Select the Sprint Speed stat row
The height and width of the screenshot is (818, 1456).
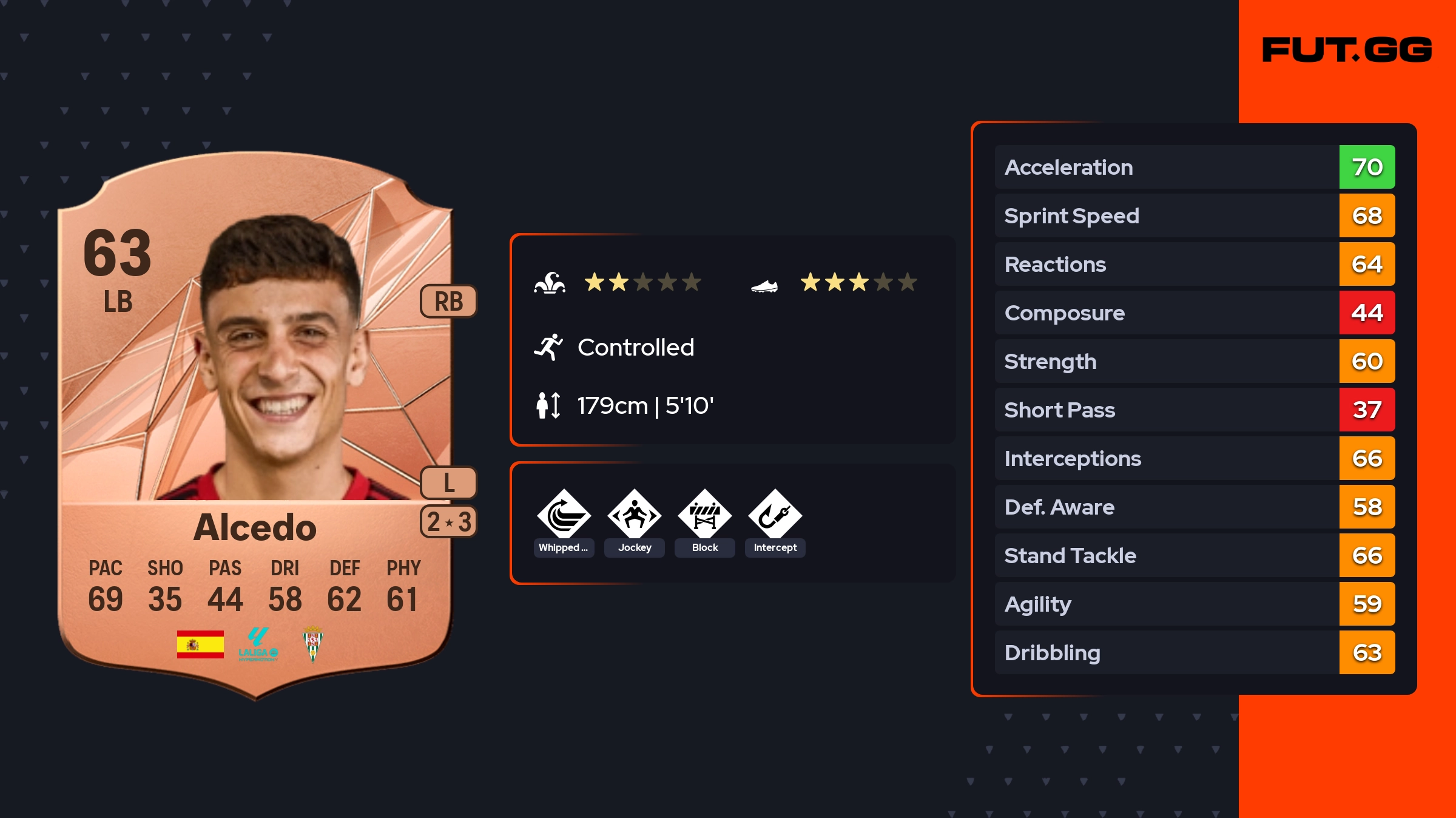[x=1195, y=215]
